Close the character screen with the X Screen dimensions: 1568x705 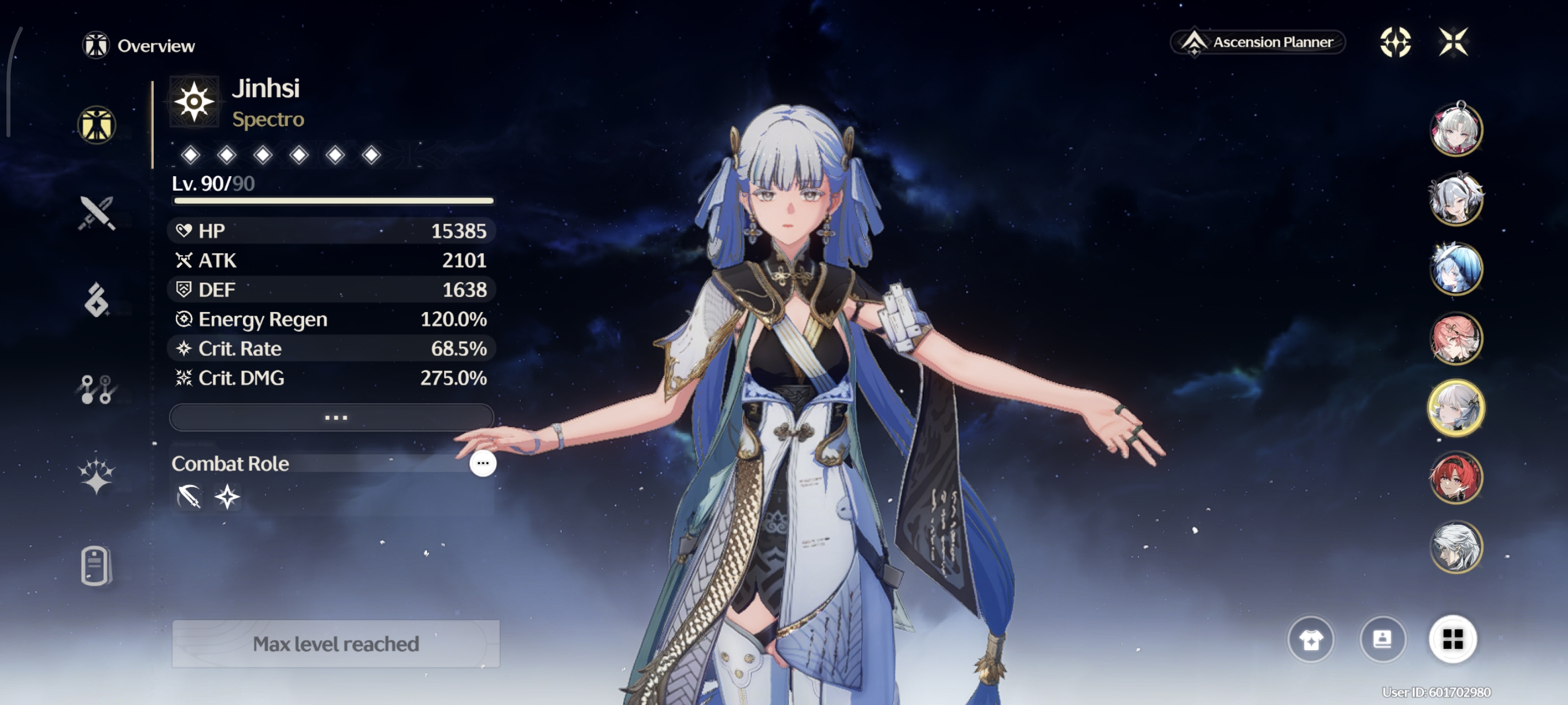click(x=1453, y=42)
